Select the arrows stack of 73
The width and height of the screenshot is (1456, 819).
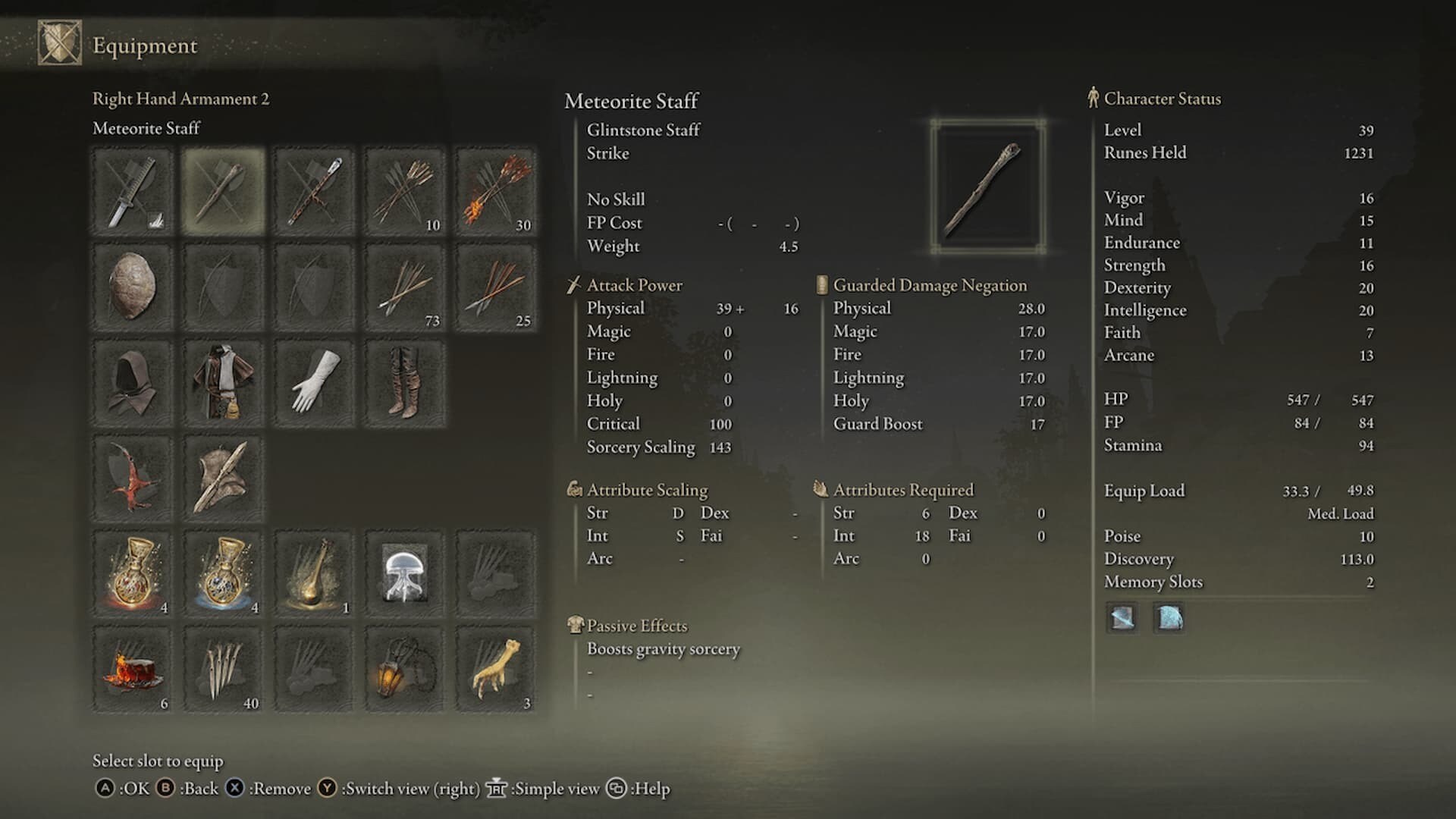tap(405, 287)
